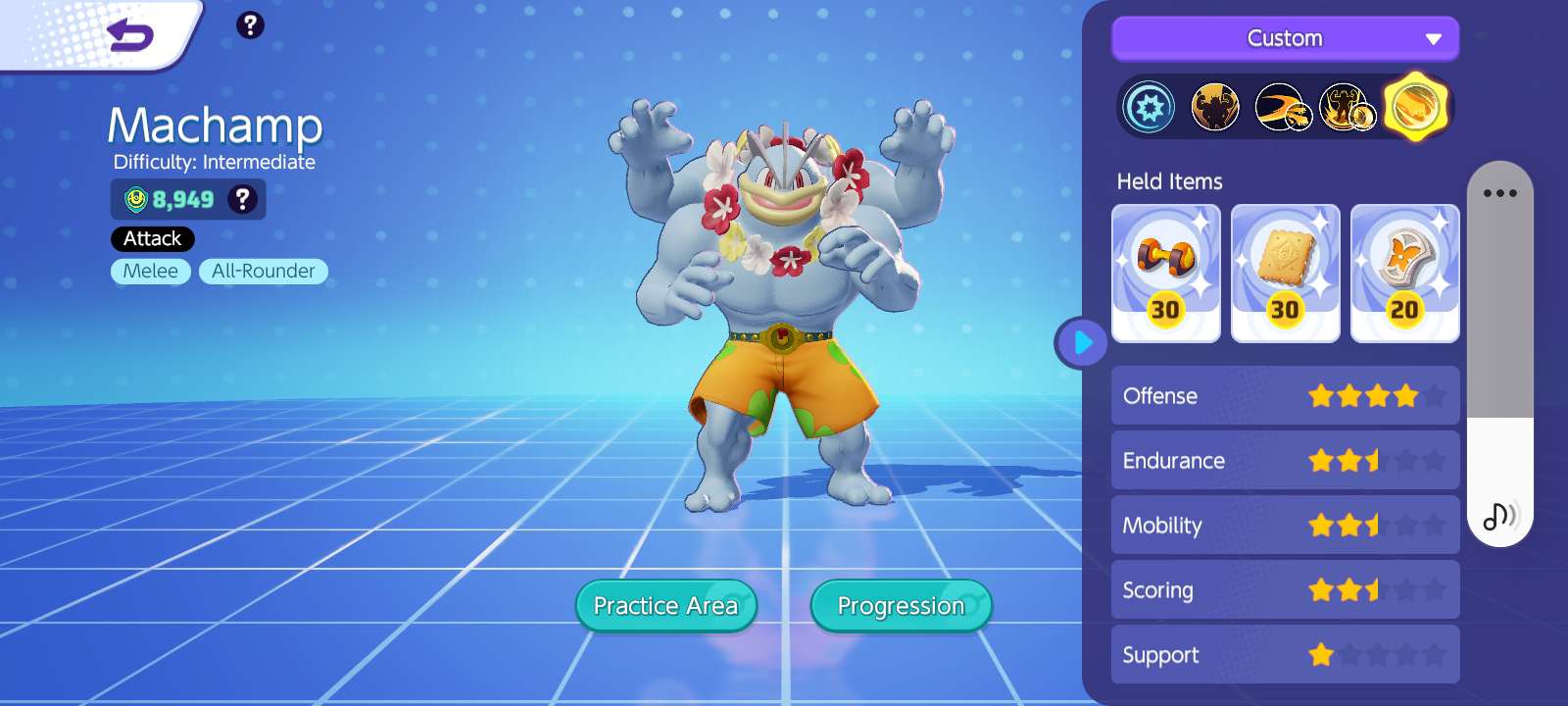The width and height of the screenshot is (1568, 706).
Task: Choose the muscular figure with burst move icon
Action: coord(1347,107)
